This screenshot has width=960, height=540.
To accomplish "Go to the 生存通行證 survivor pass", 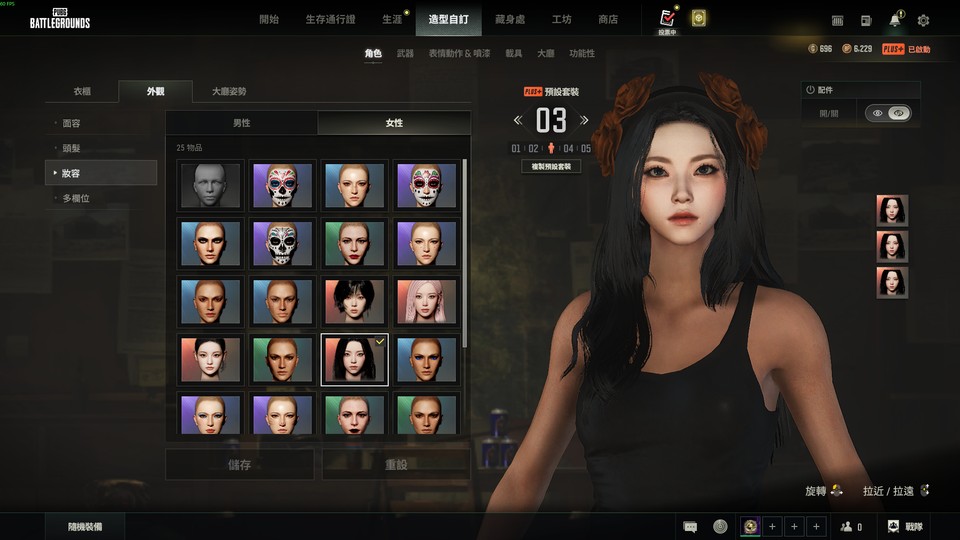I will [329, 19].
